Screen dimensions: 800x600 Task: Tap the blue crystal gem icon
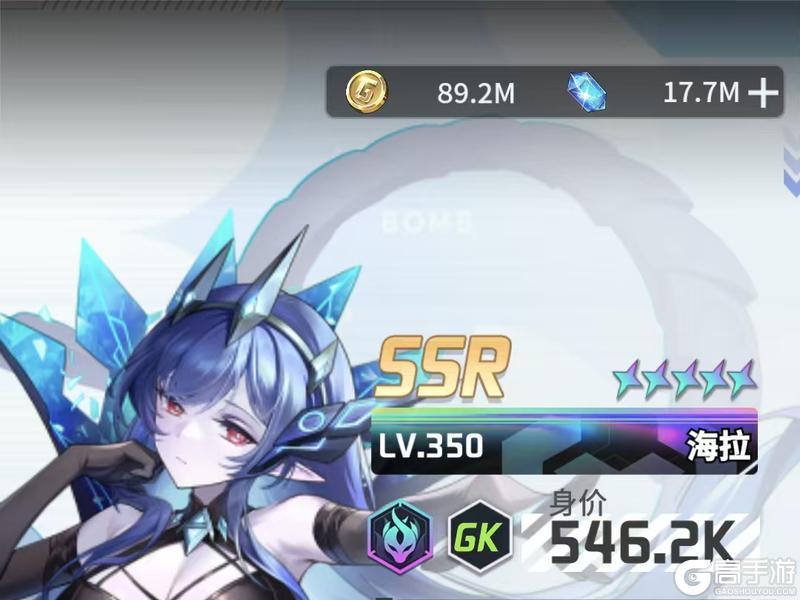coord(587,93)
